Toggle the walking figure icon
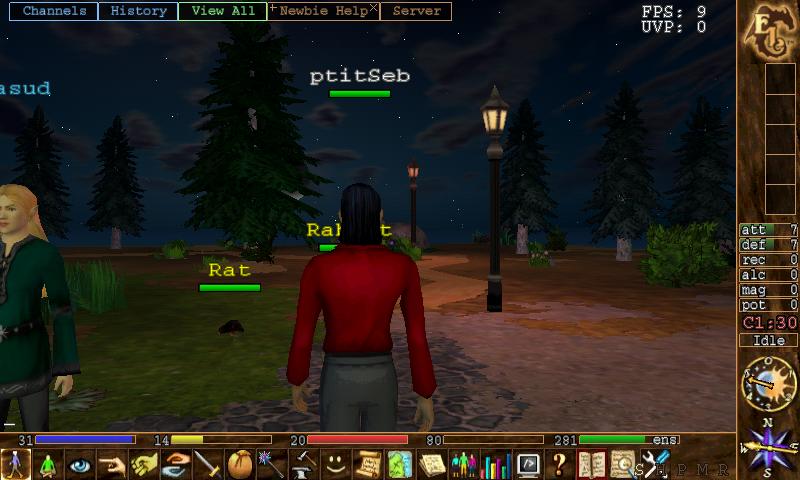The height and width of the screenshot is (480, 800). (16, 465)
